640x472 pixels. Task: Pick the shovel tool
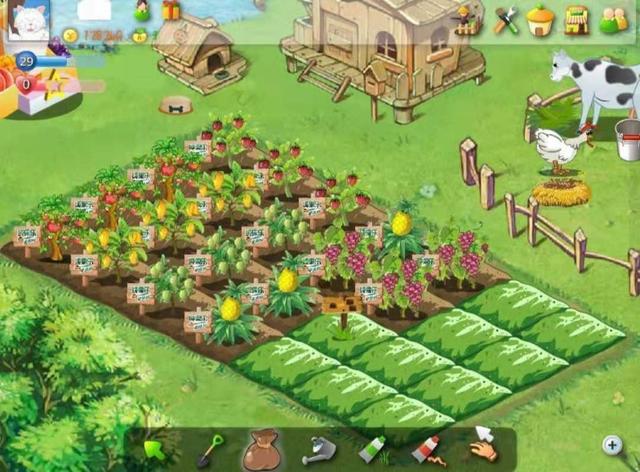pyautogui.click(x=210, y=449)
